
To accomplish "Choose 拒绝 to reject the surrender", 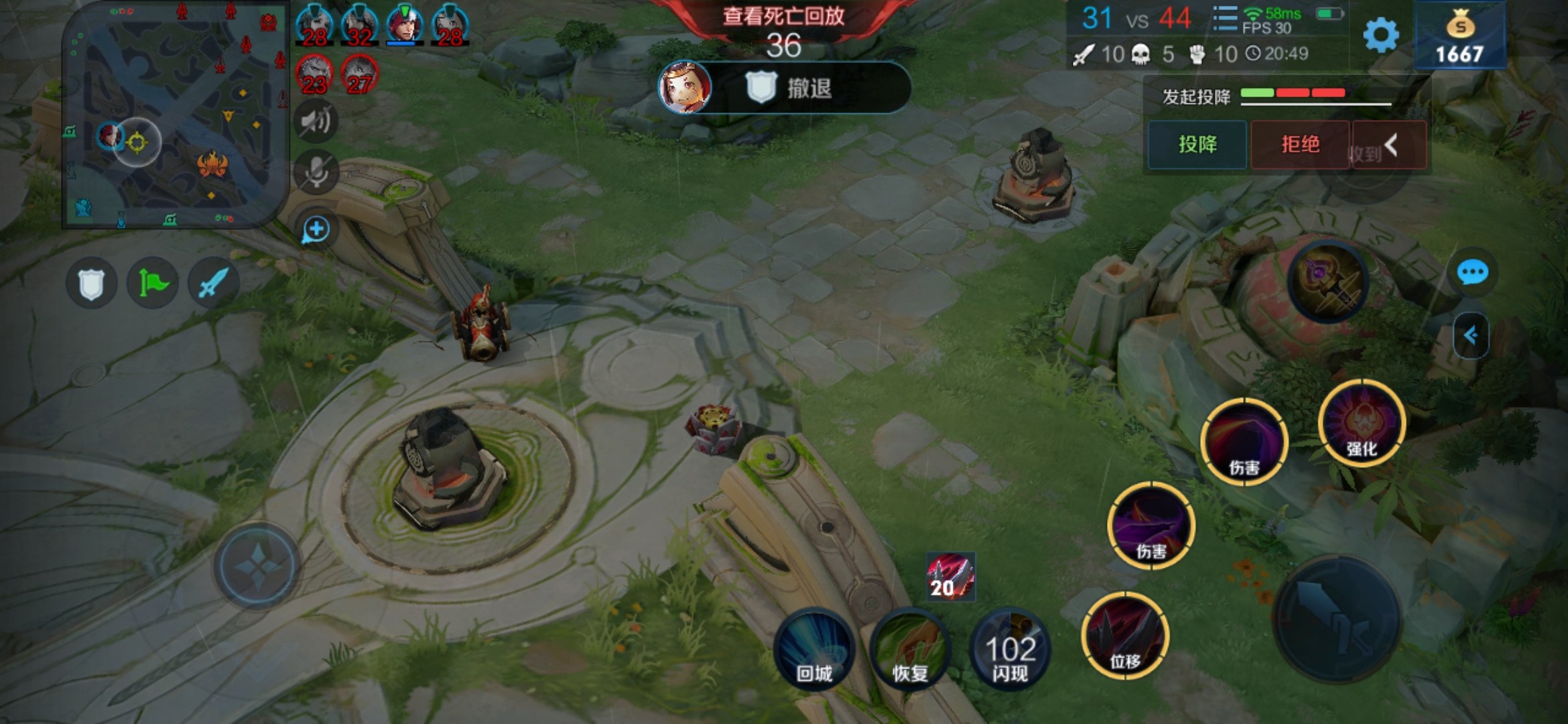I will (x=1300, y=144).
